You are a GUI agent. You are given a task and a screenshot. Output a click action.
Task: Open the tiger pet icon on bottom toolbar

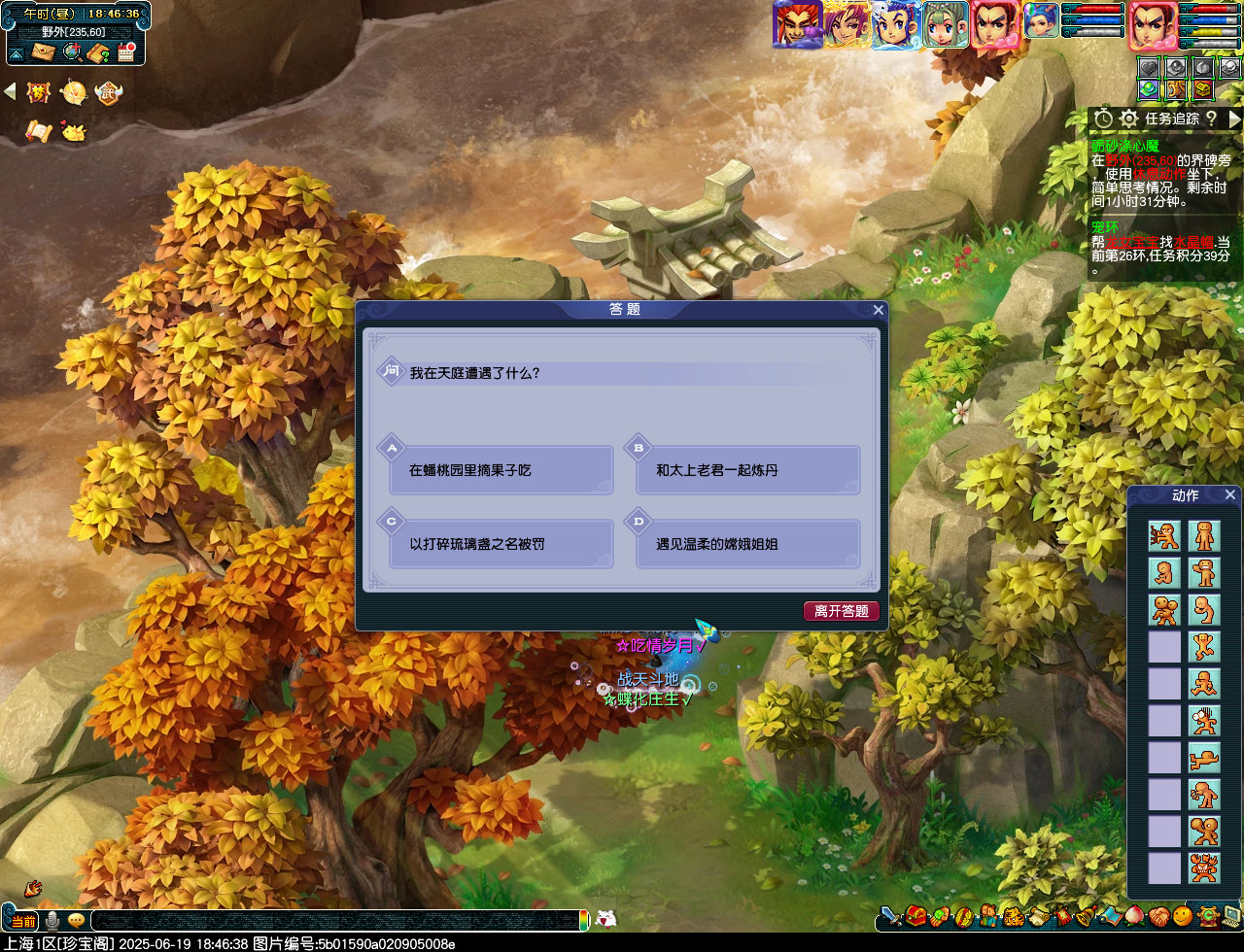tap(1013, 918)
